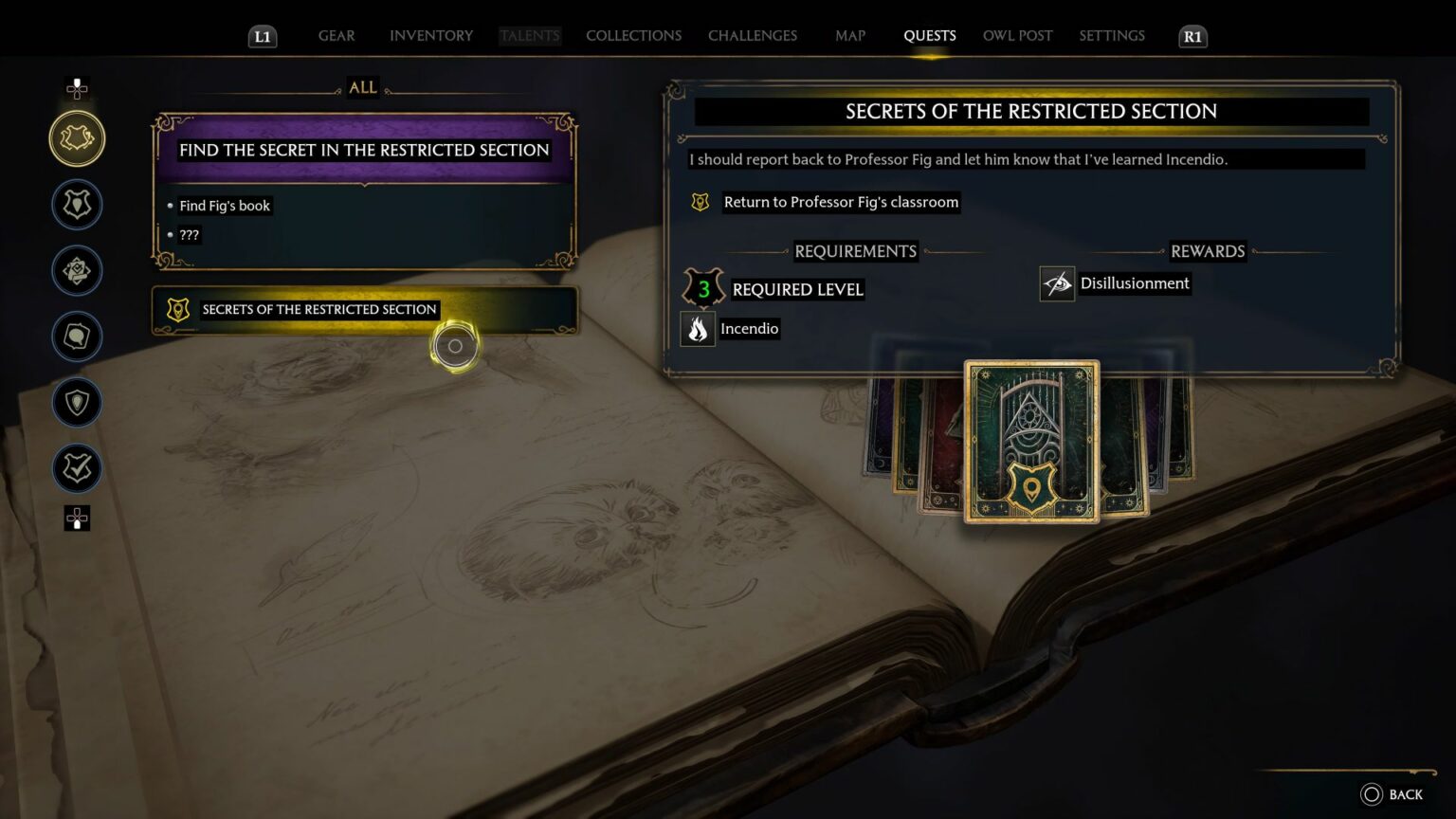Viewport: 1456px width, 819px height.
Task: Open the Owl Post menu
Action: (x=1017, y=35)
